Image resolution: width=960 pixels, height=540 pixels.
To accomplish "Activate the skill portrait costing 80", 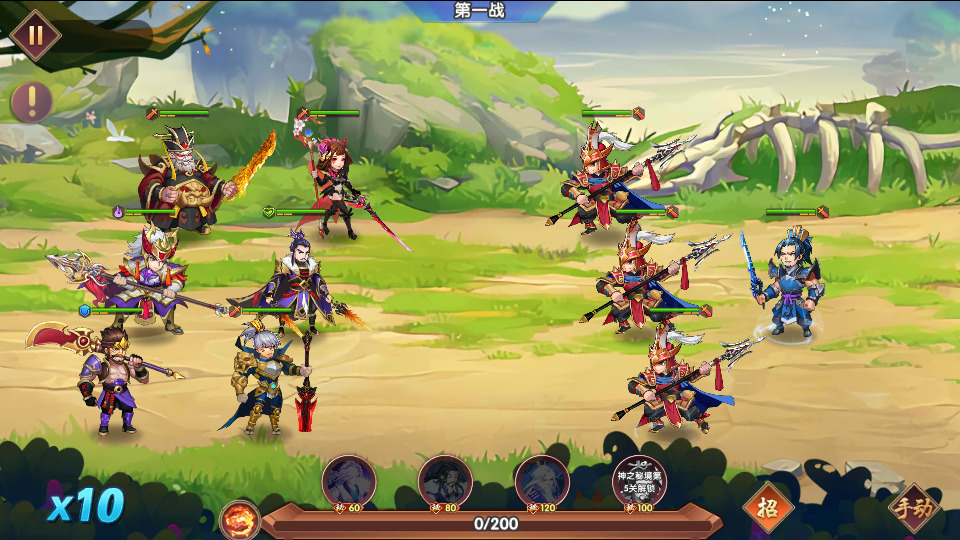I will pos(445,481).
